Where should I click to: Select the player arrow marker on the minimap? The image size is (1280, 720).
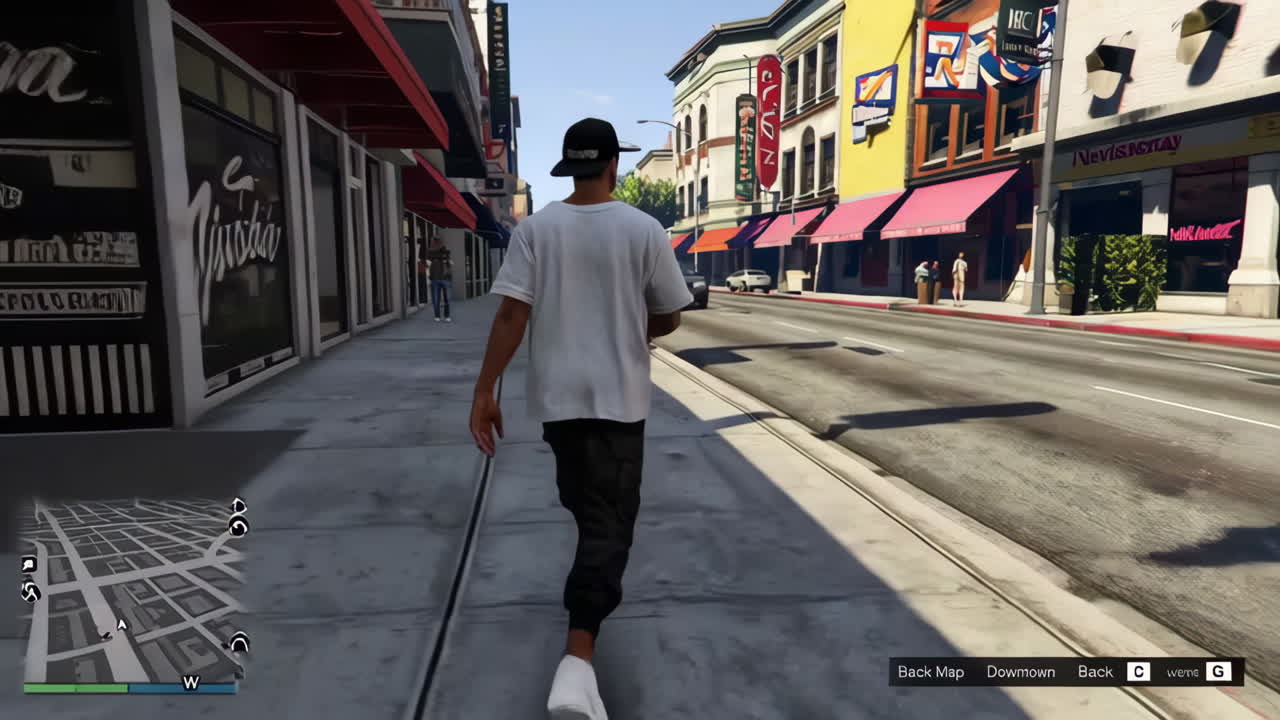tap(122, 624)
